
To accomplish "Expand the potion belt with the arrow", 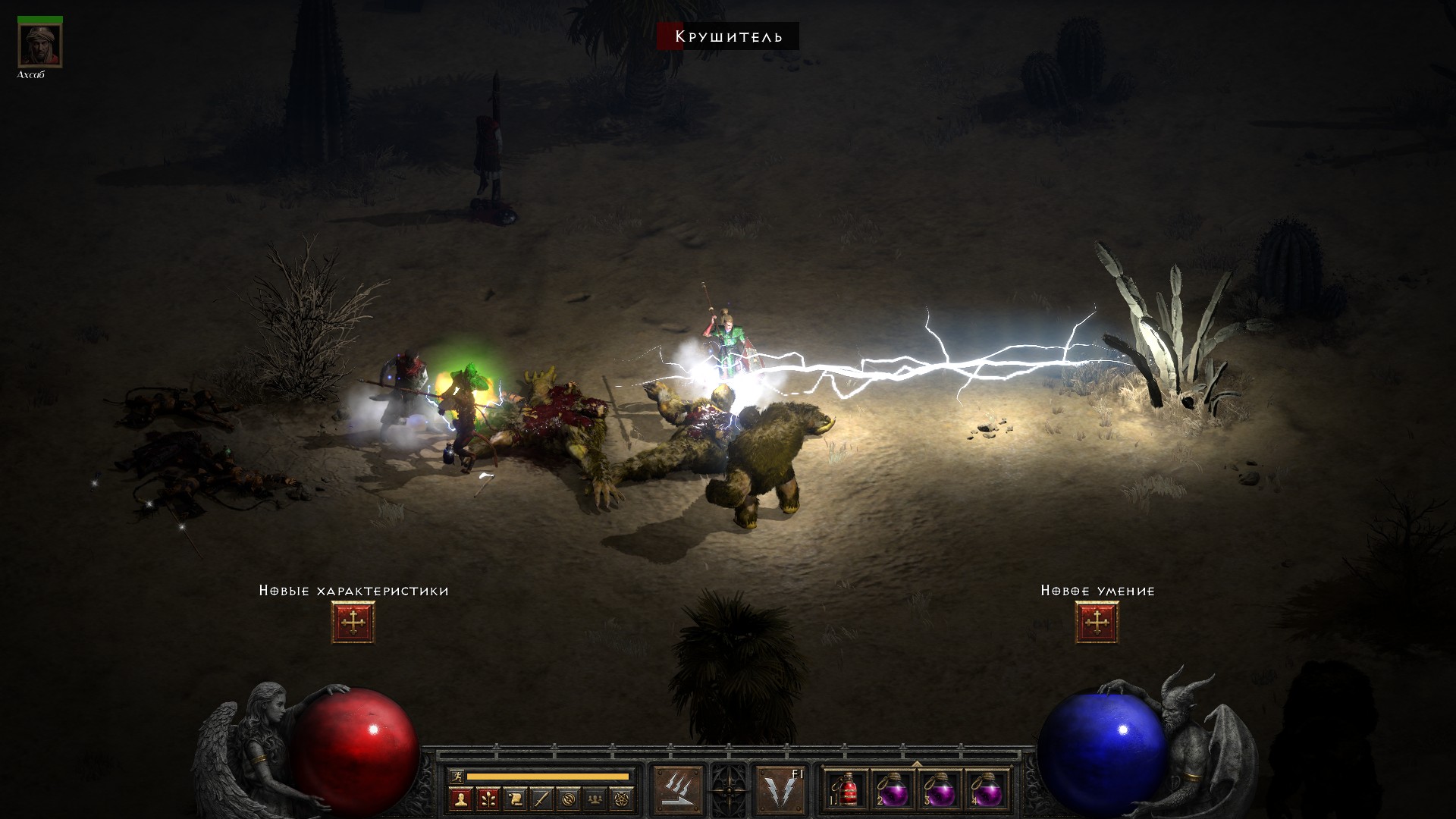I will point(916,764).
